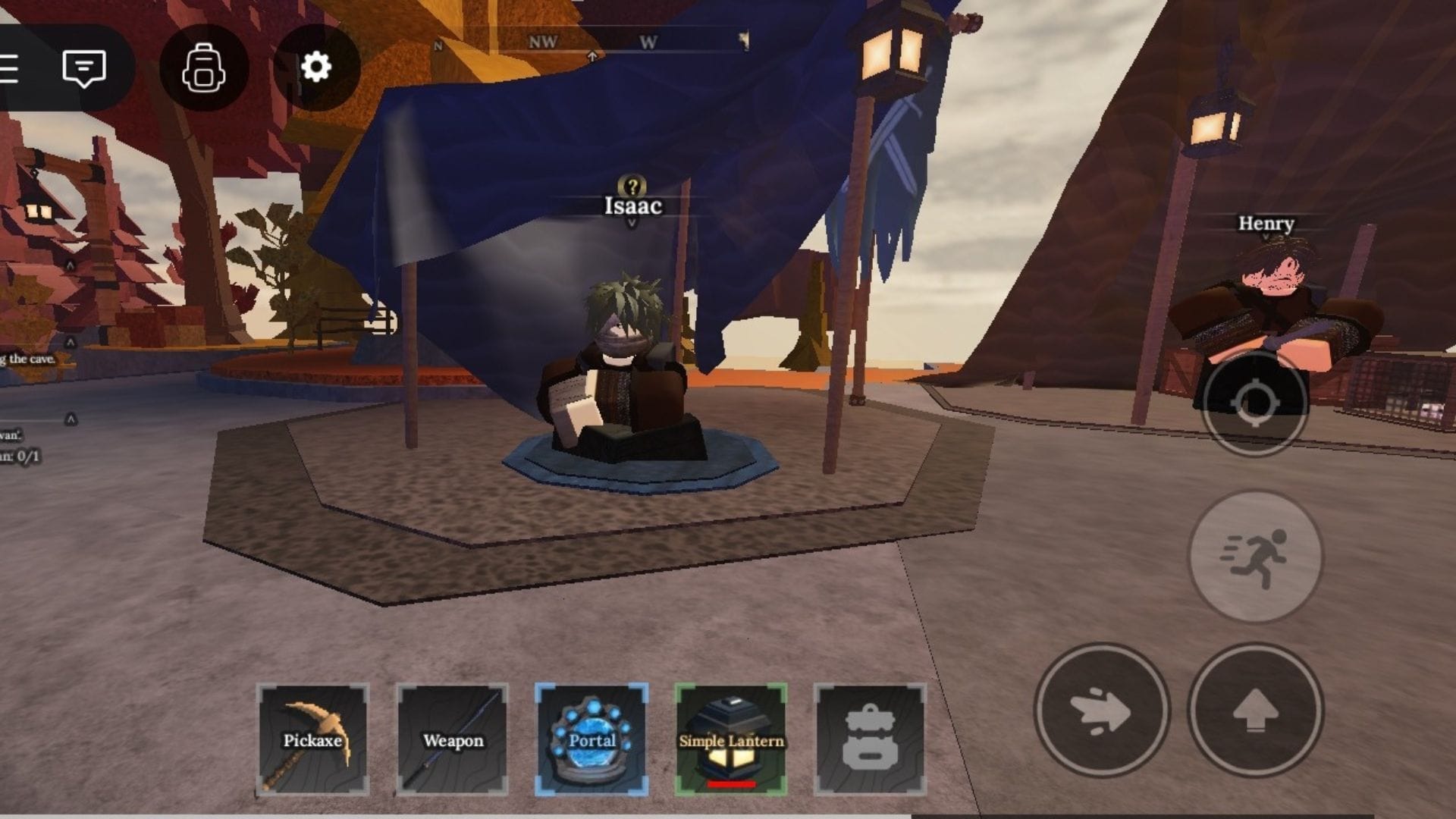Open the chat bubble panel

tap(83, 68)
